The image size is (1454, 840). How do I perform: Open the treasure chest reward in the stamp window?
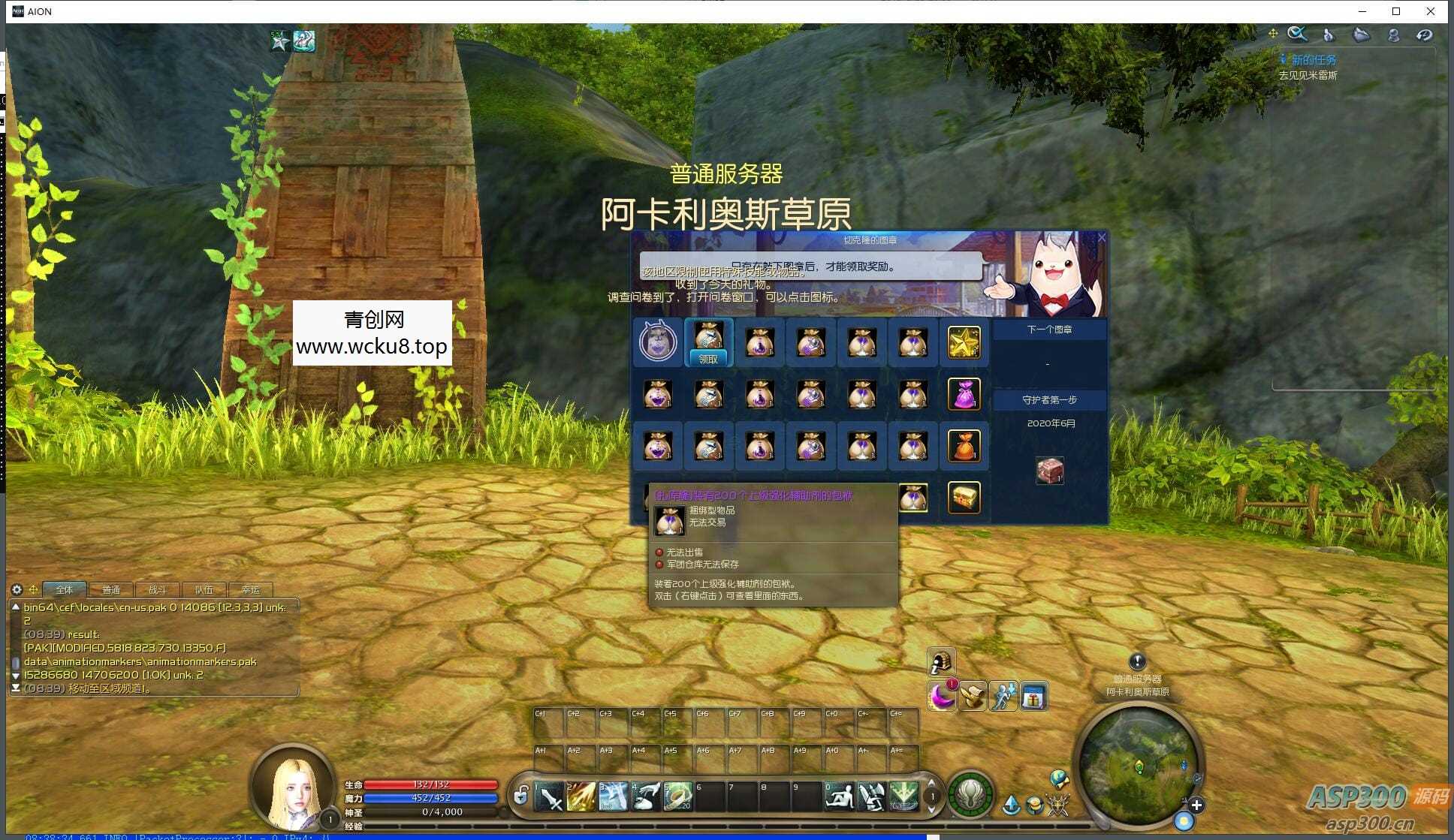[x=964, y=497]
